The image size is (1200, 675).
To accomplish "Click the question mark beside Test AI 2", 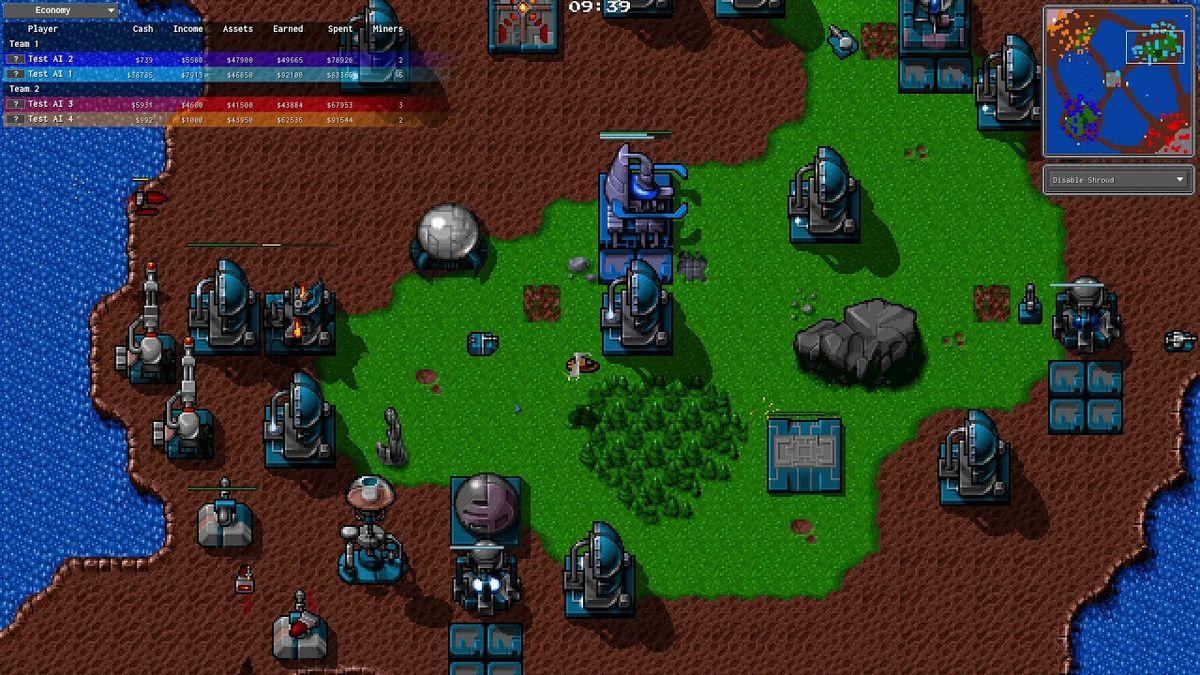I will click(x=15, y=59).
